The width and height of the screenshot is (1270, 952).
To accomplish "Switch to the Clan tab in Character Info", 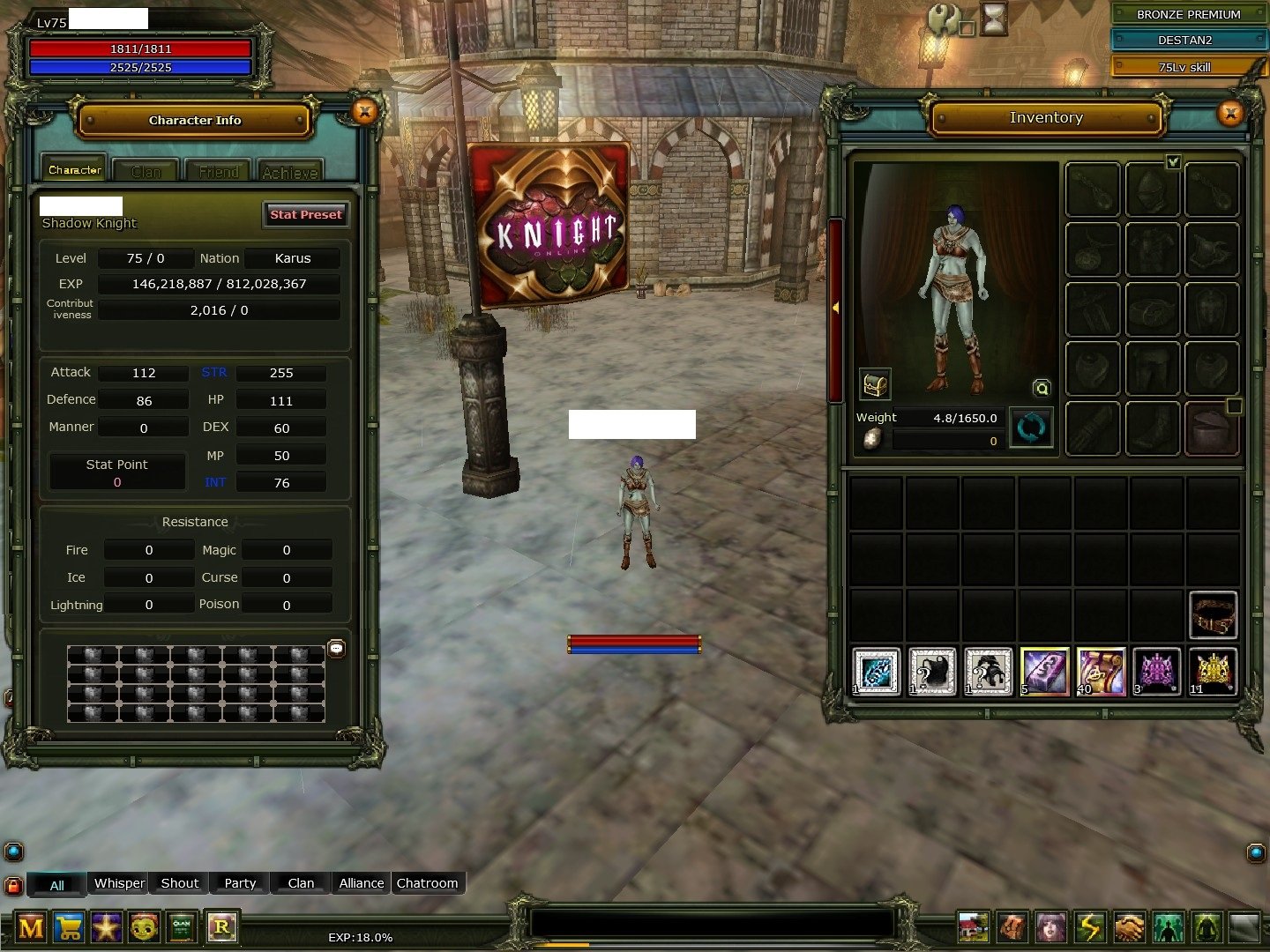I will [146, 171].
